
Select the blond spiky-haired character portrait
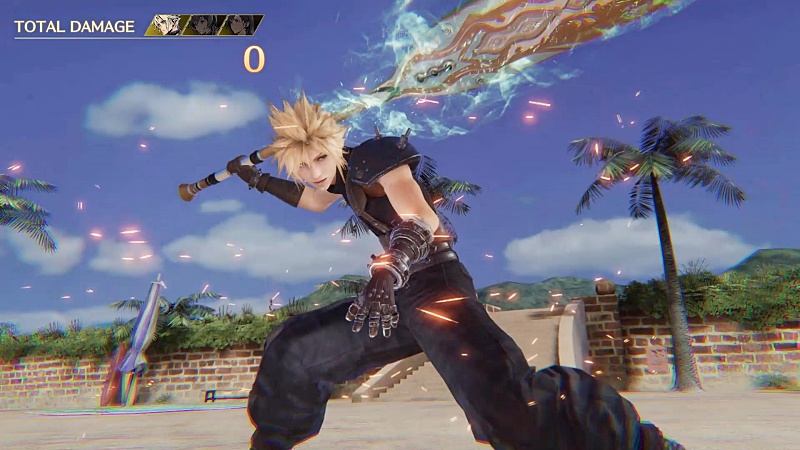tap(166, 25)
